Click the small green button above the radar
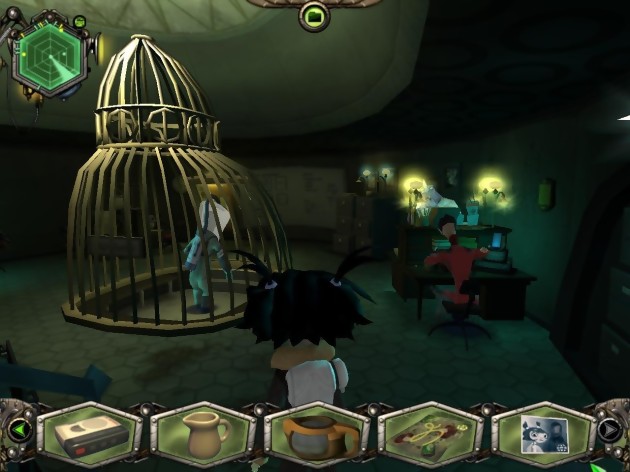630x472 pixels. coord(80,21)
